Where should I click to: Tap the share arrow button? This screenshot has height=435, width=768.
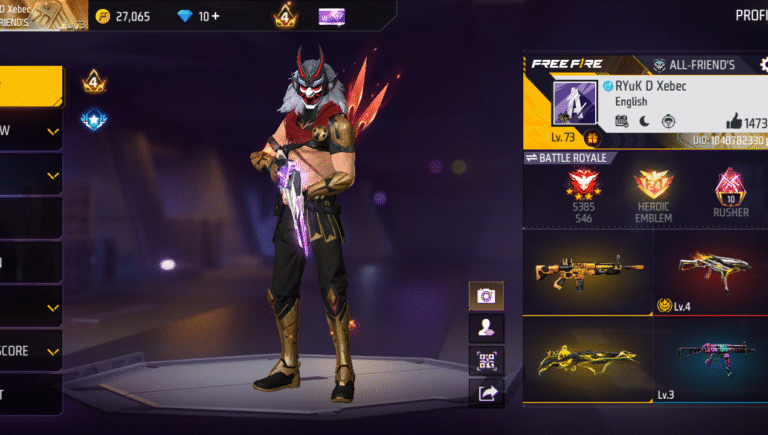tap(486, 393)
